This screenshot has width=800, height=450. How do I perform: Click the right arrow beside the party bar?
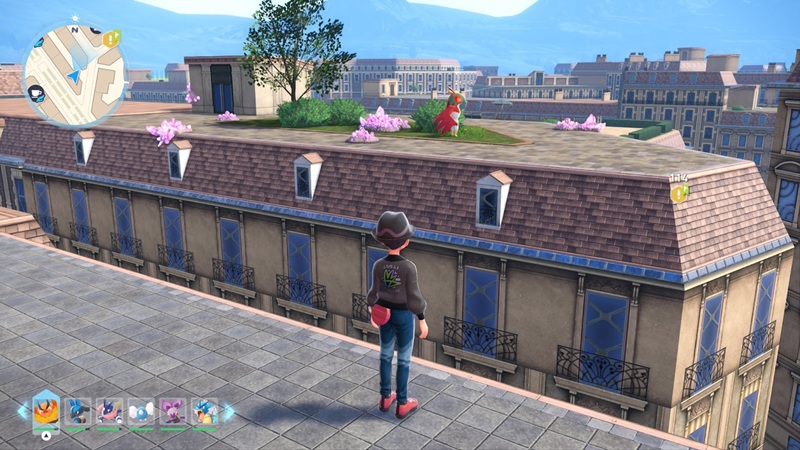pyautogui.click(x=228, y=411)
